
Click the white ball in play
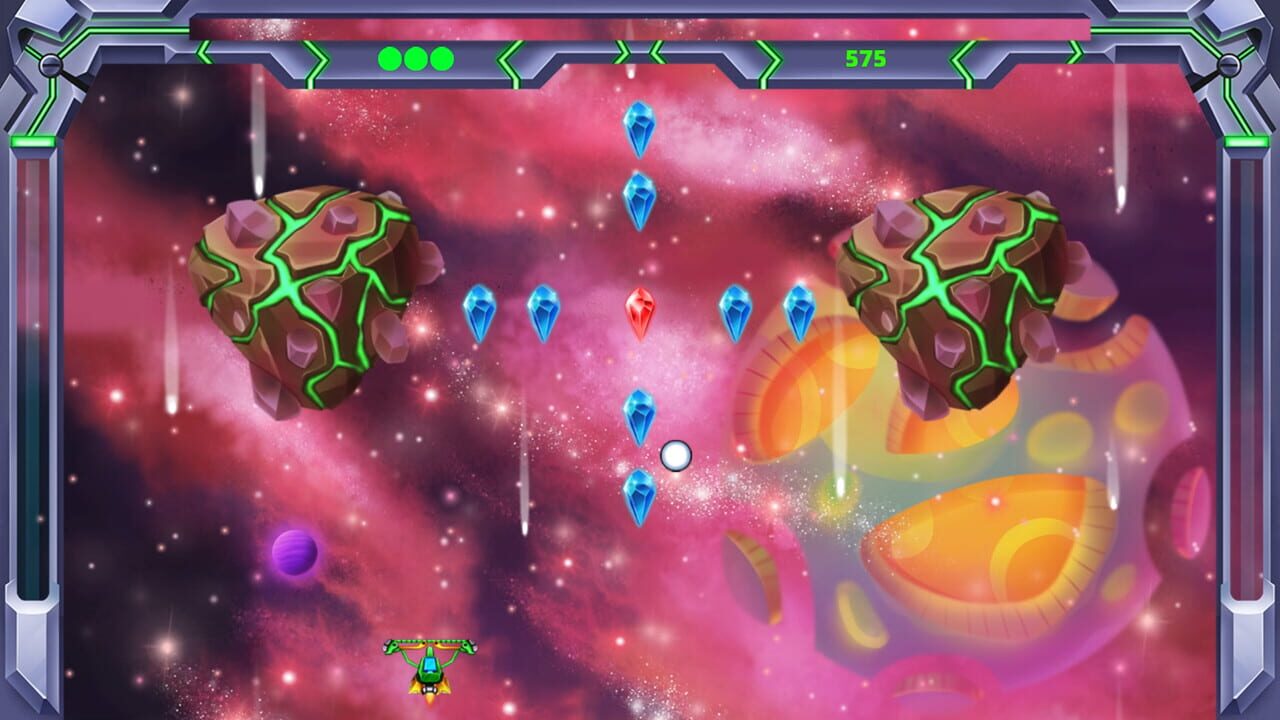click(675, 455)
